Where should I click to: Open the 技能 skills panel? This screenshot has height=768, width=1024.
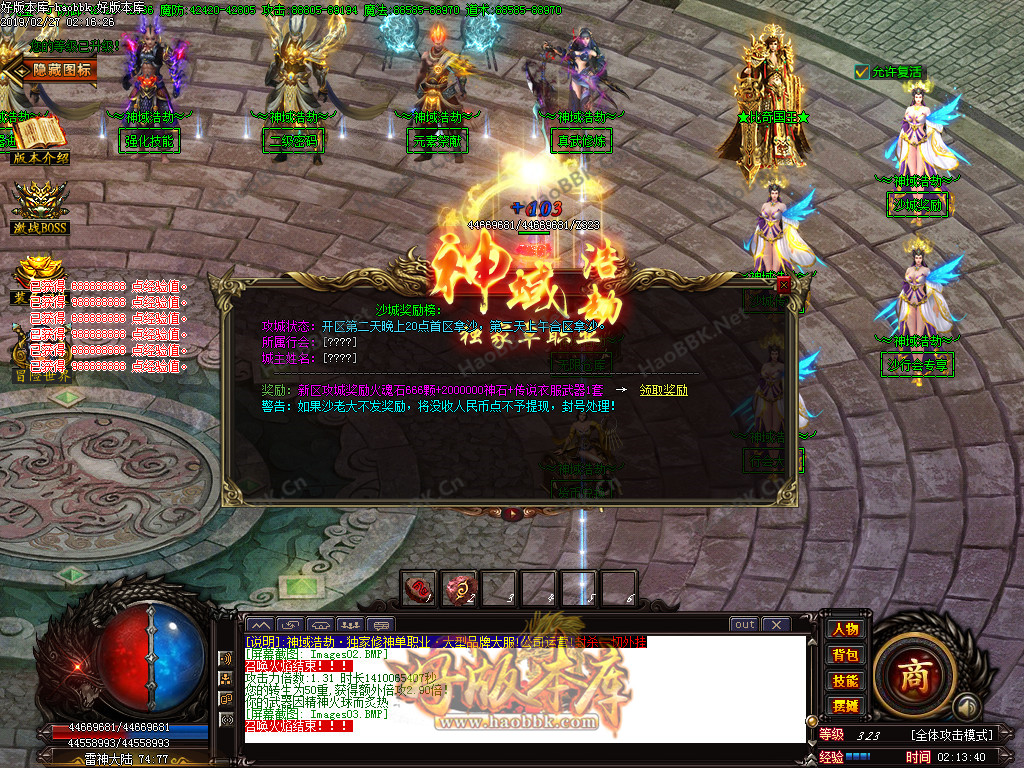tap(845, 681)
